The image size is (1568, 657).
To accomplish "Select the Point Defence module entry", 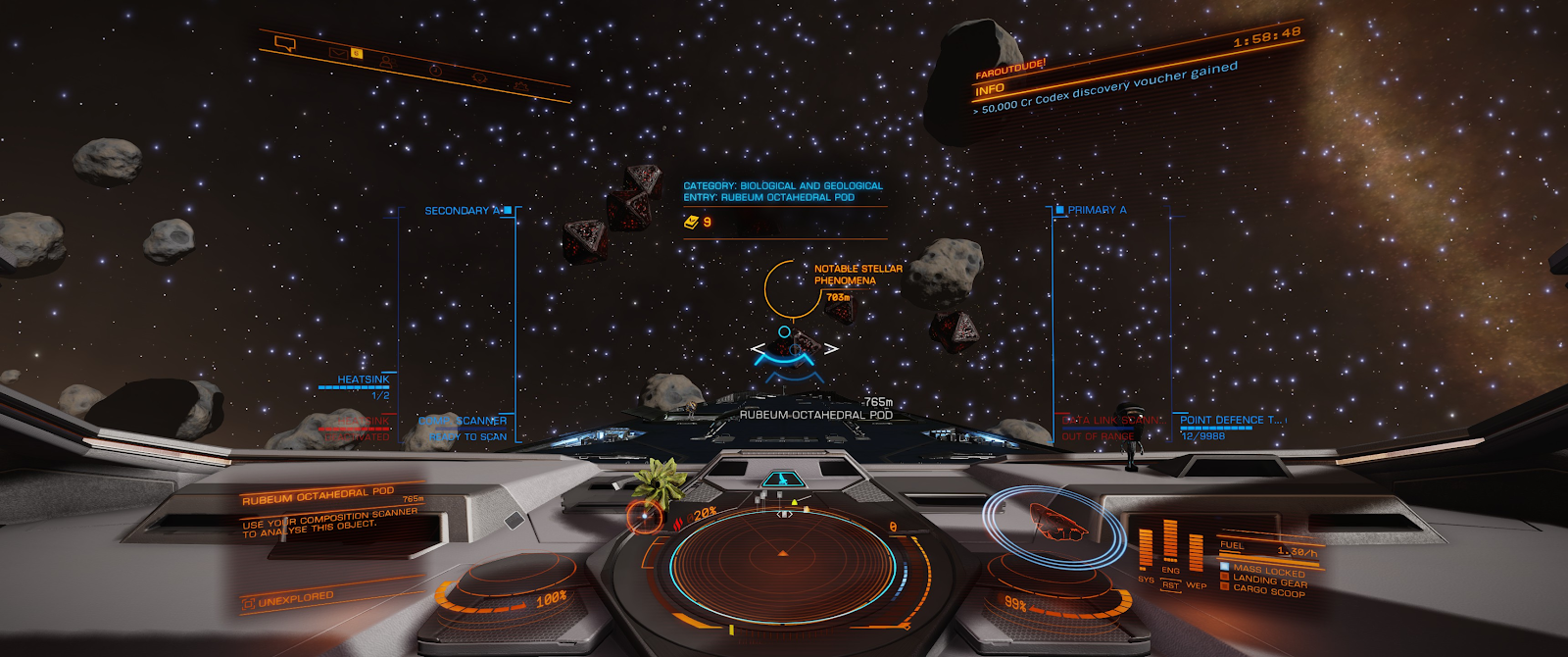I will (x=1229, y=421).
